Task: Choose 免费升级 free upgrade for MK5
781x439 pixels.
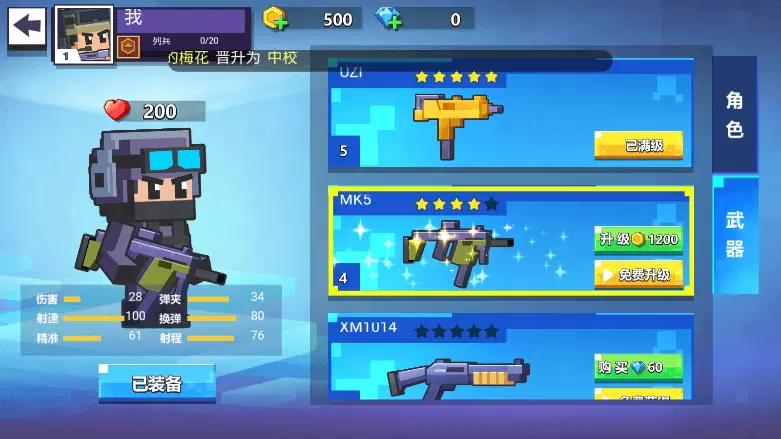Action: [x=638, y=274]
